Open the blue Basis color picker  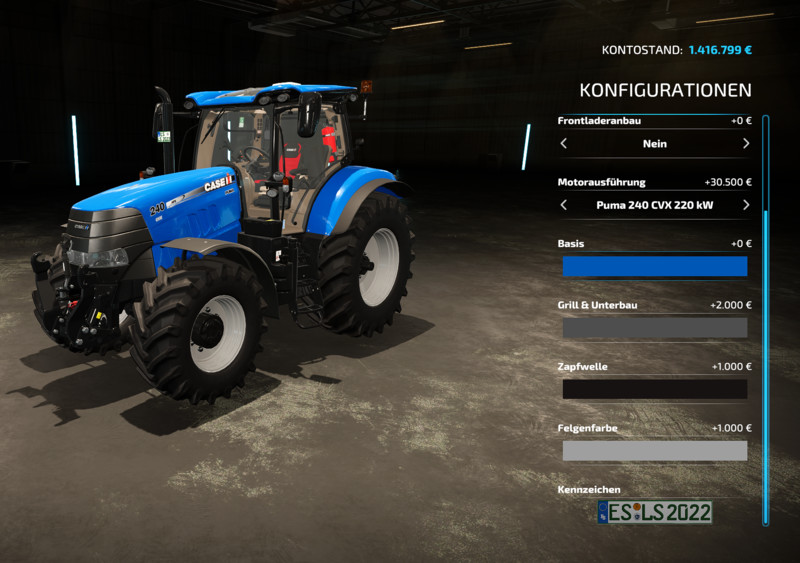654,266
